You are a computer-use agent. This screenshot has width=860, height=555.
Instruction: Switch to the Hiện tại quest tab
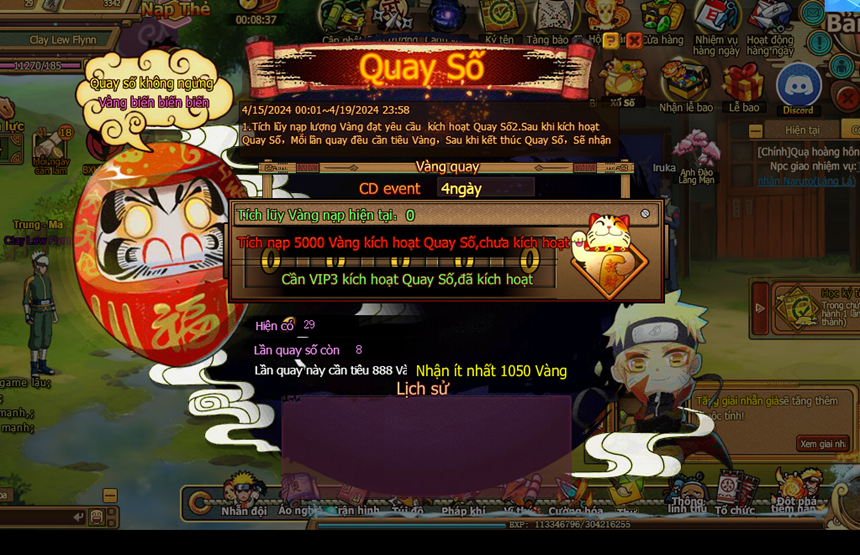pos(802,130)
